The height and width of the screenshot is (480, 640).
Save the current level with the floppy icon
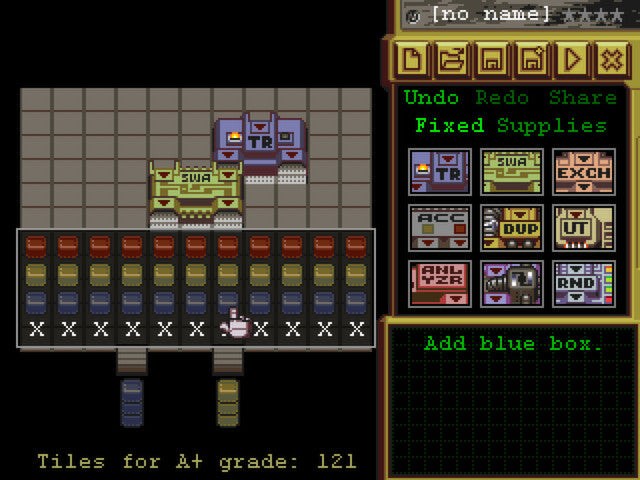pos(492,60)
